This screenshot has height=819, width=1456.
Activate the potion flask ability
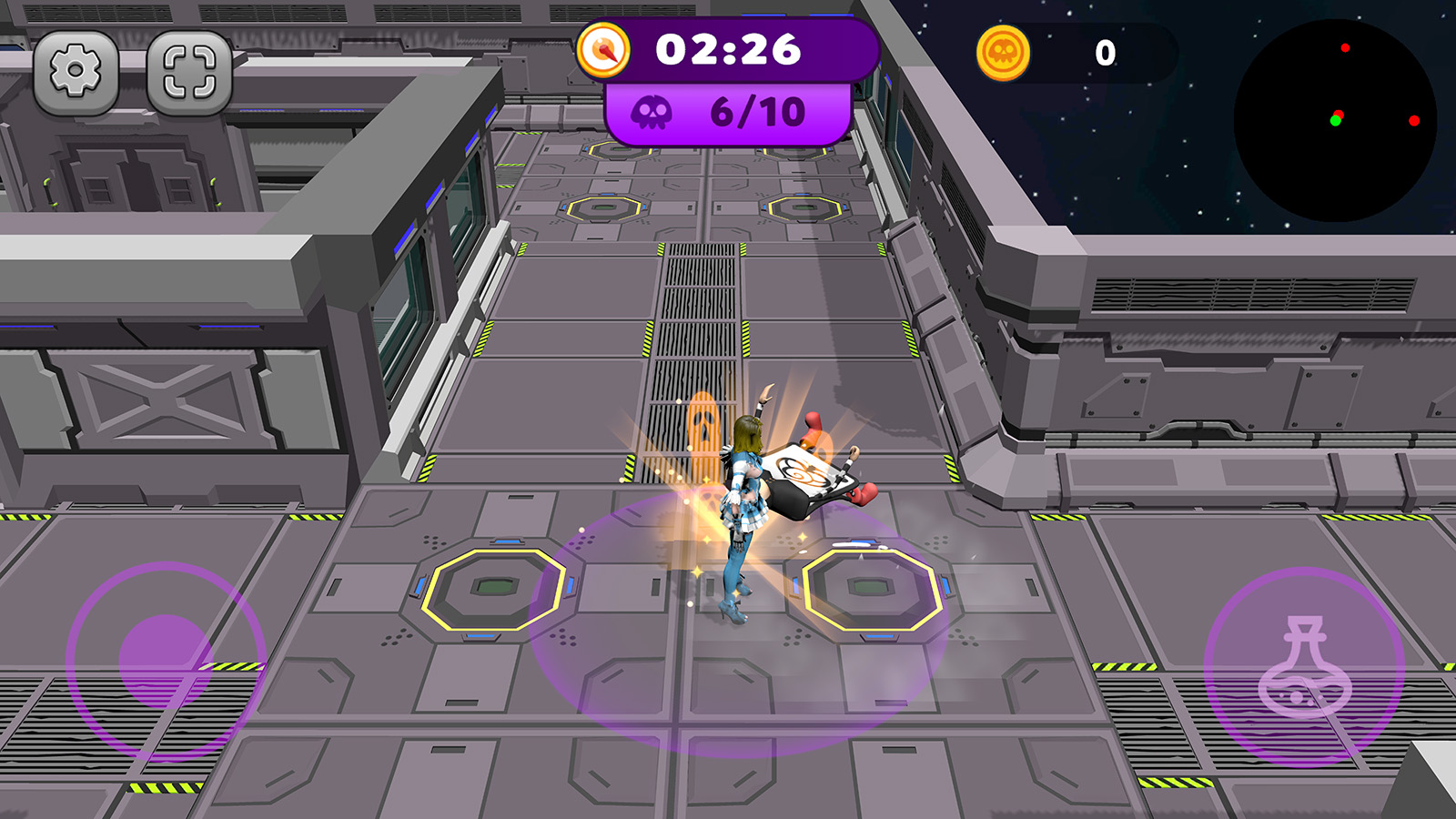click(1303, 667)
